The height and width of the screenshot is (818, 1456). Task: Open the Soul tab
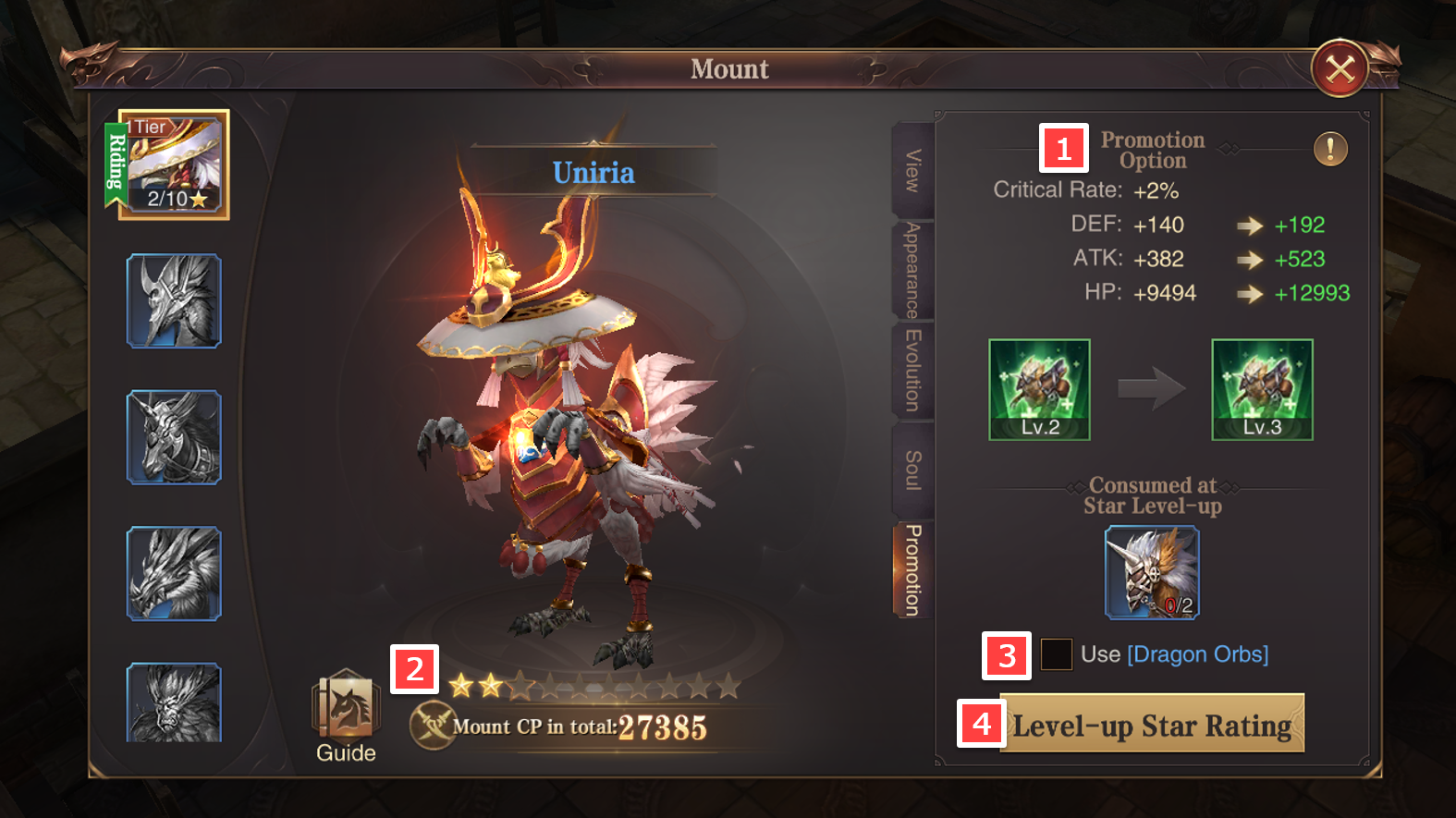pos(912,470)
